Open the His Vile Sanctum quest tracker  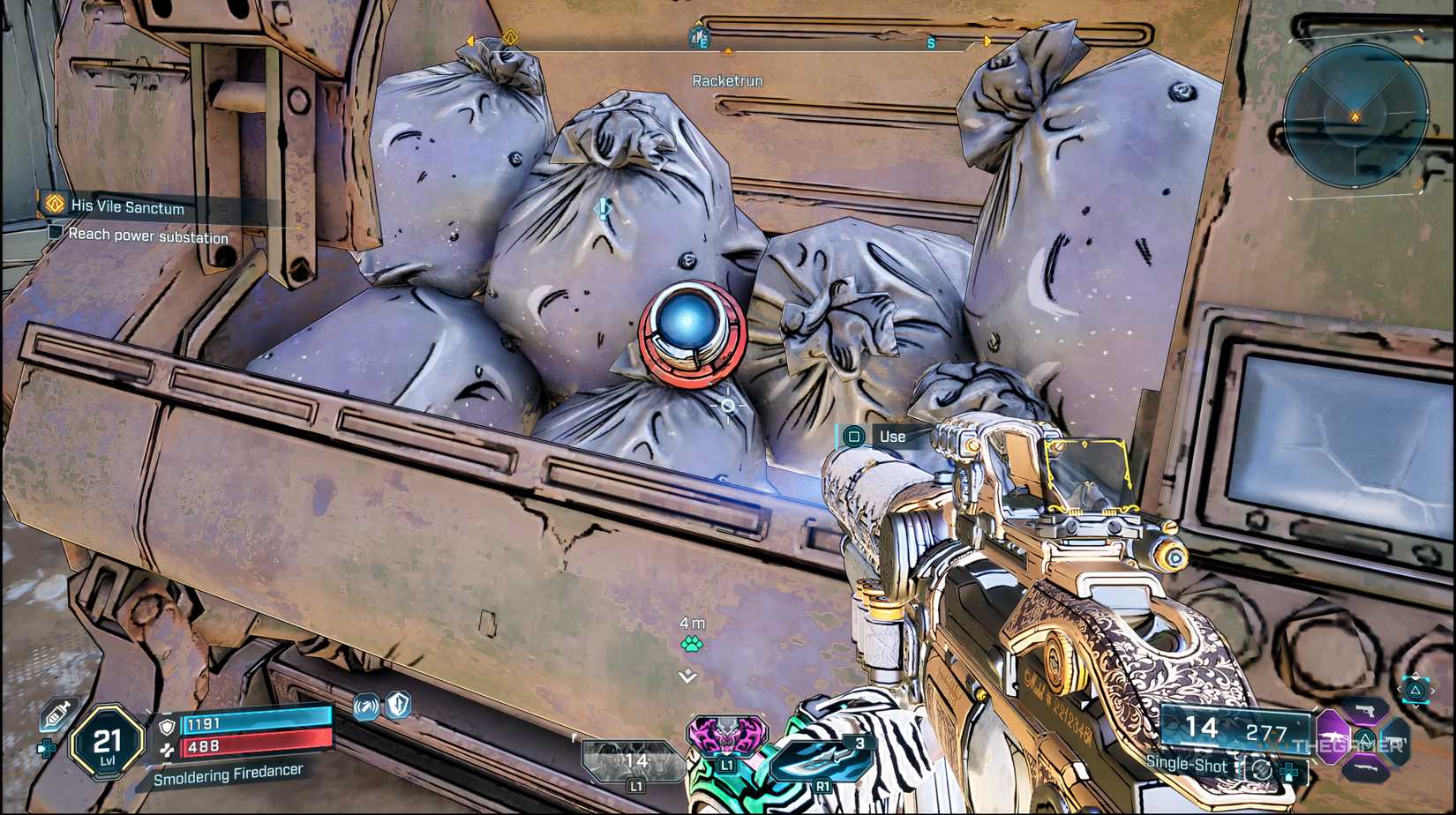pos(127,207)
